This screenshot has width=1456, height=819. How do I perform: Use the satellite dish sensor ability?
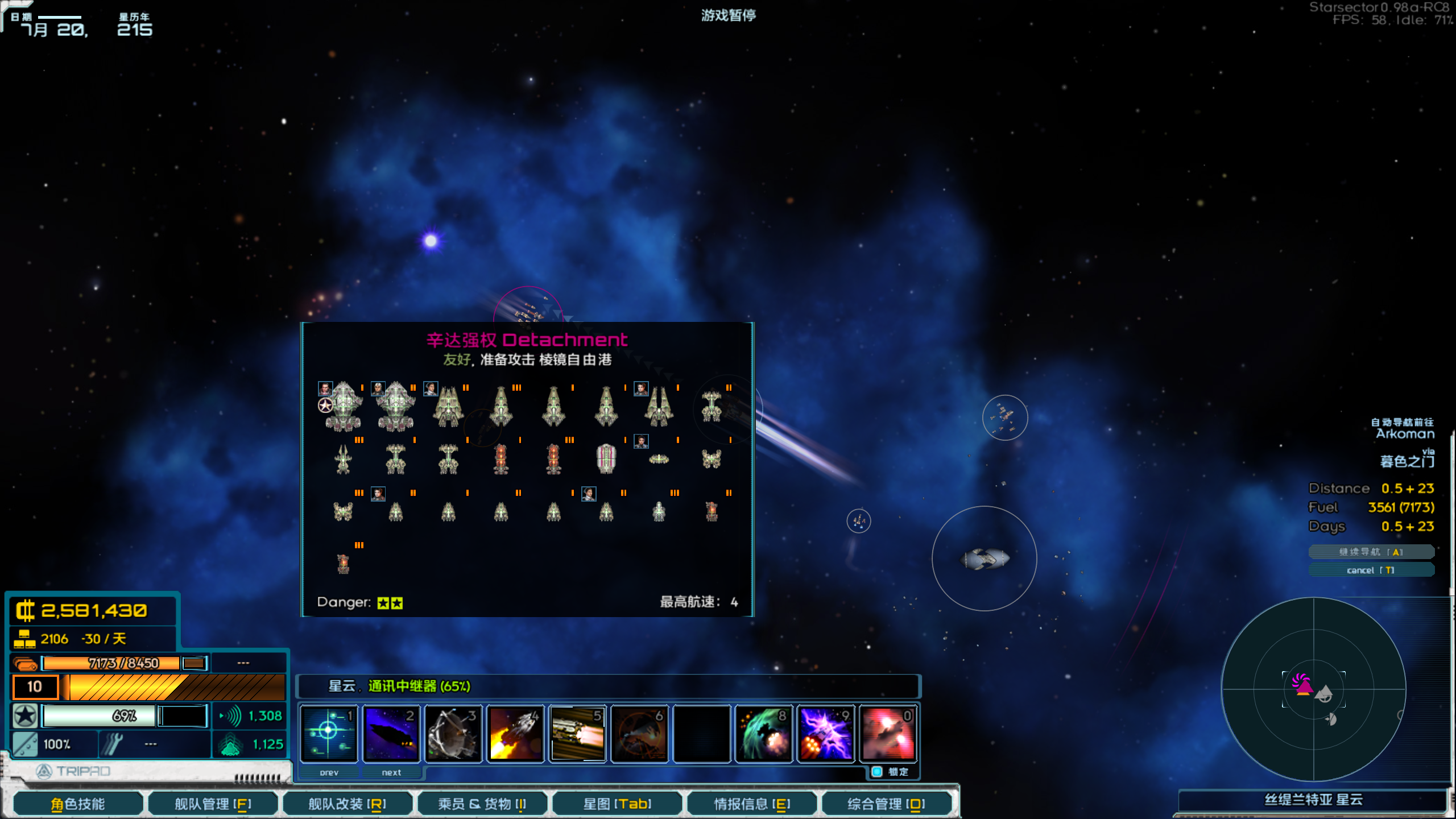pyautogui.click(x=453, y=733)
